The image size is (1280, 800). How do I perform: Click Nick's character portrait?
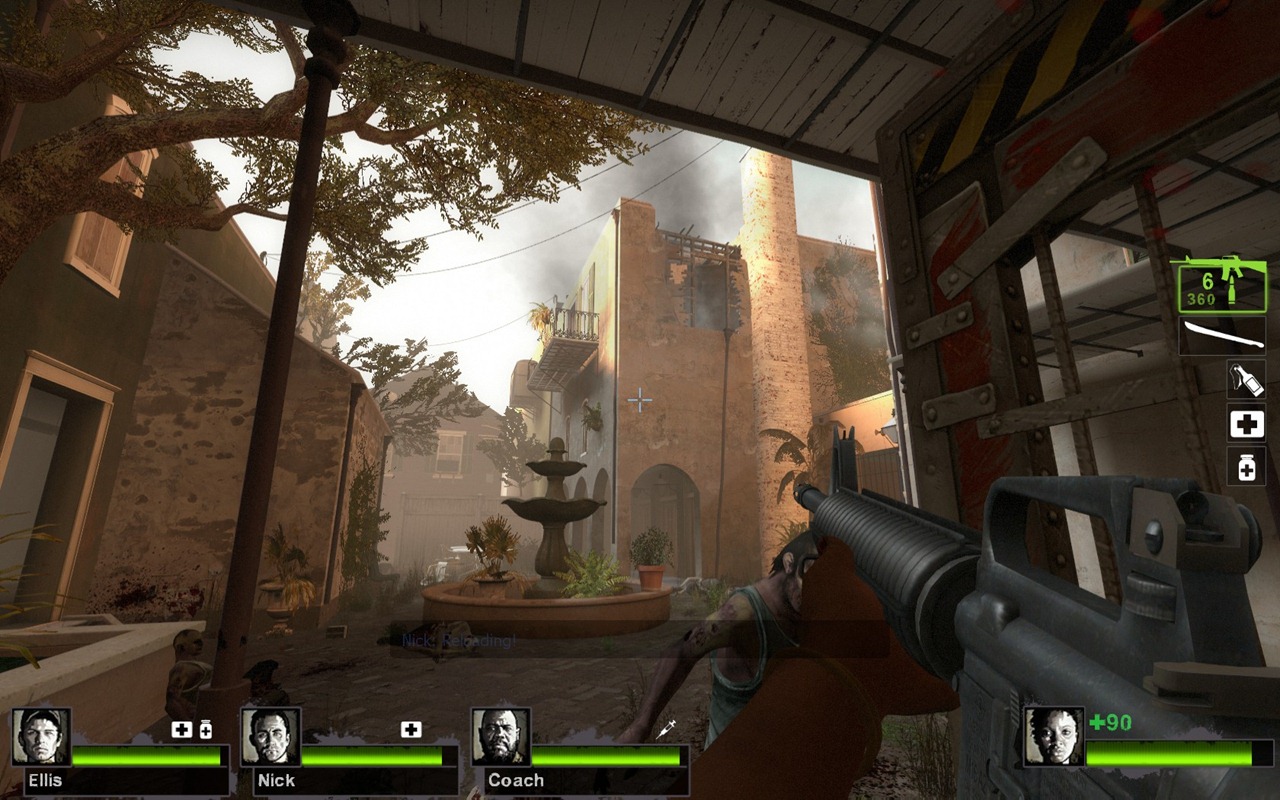[270, 737]
